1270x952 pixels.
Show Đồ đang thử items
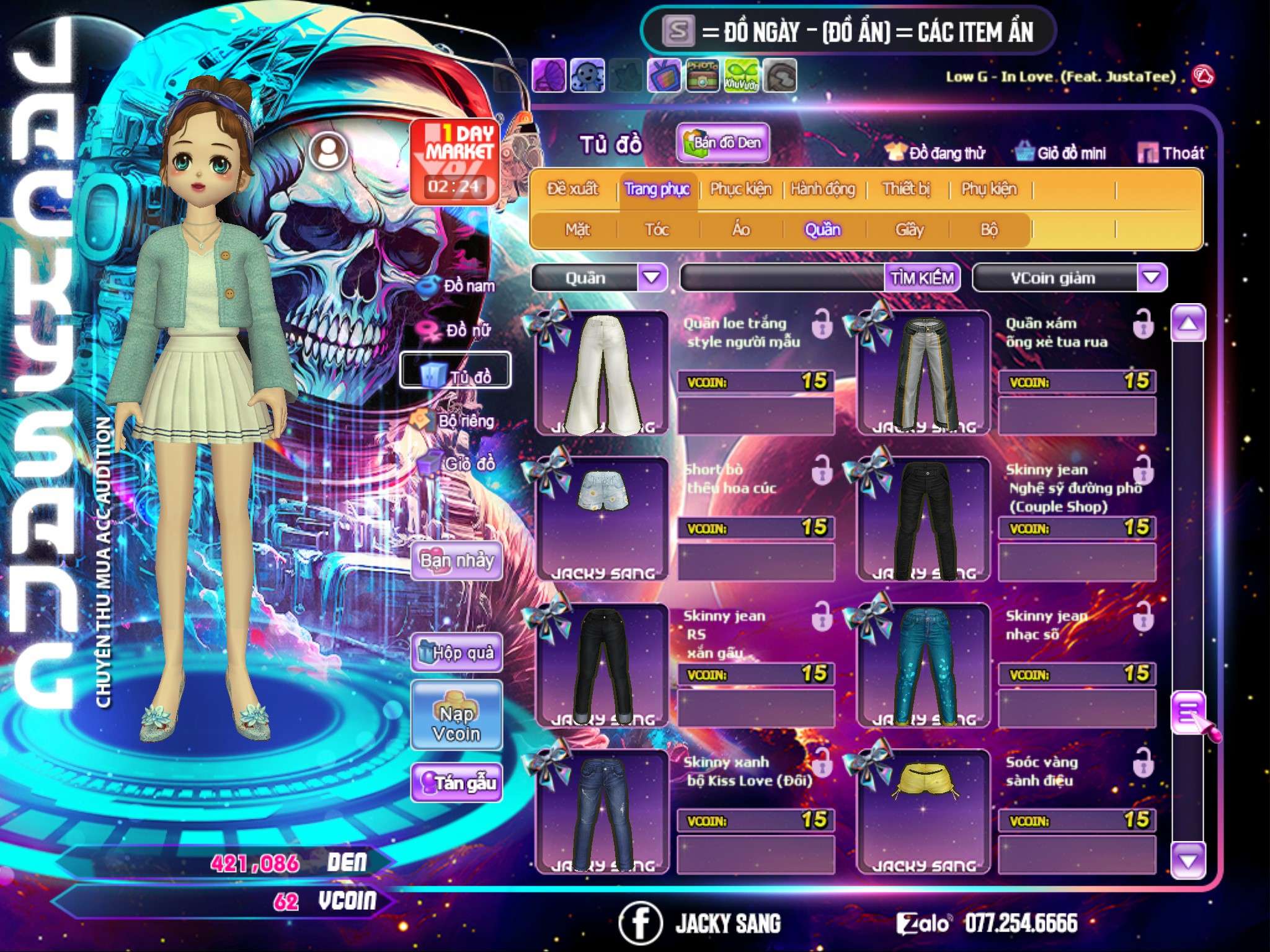[x=935, y=153]
